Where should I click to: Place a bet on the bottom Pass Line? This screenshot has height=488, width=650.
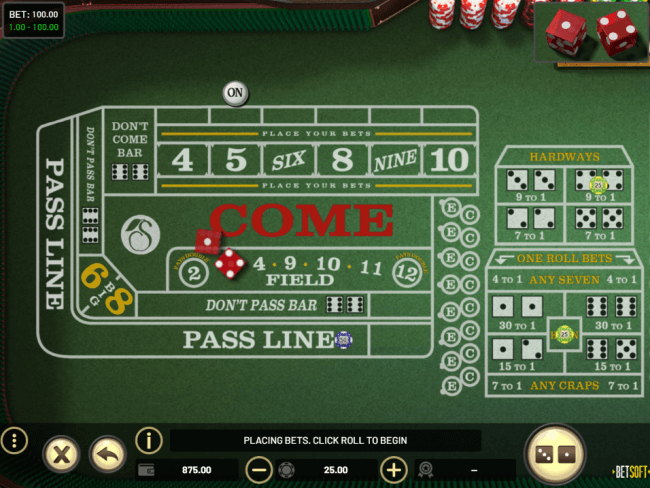[258, 340]
